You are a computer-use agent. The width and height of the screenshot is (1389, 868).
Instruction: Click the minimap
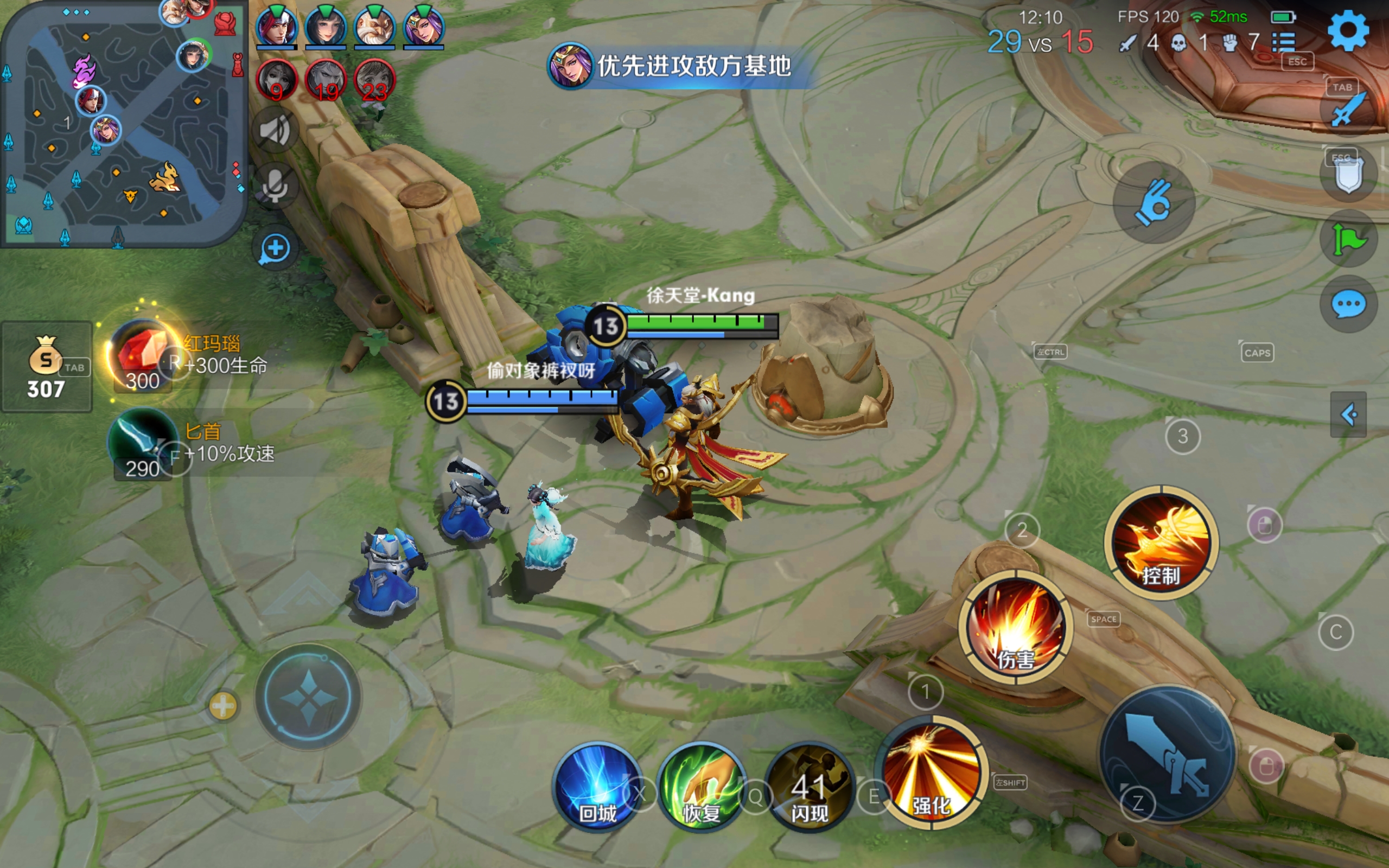point(122,124)
